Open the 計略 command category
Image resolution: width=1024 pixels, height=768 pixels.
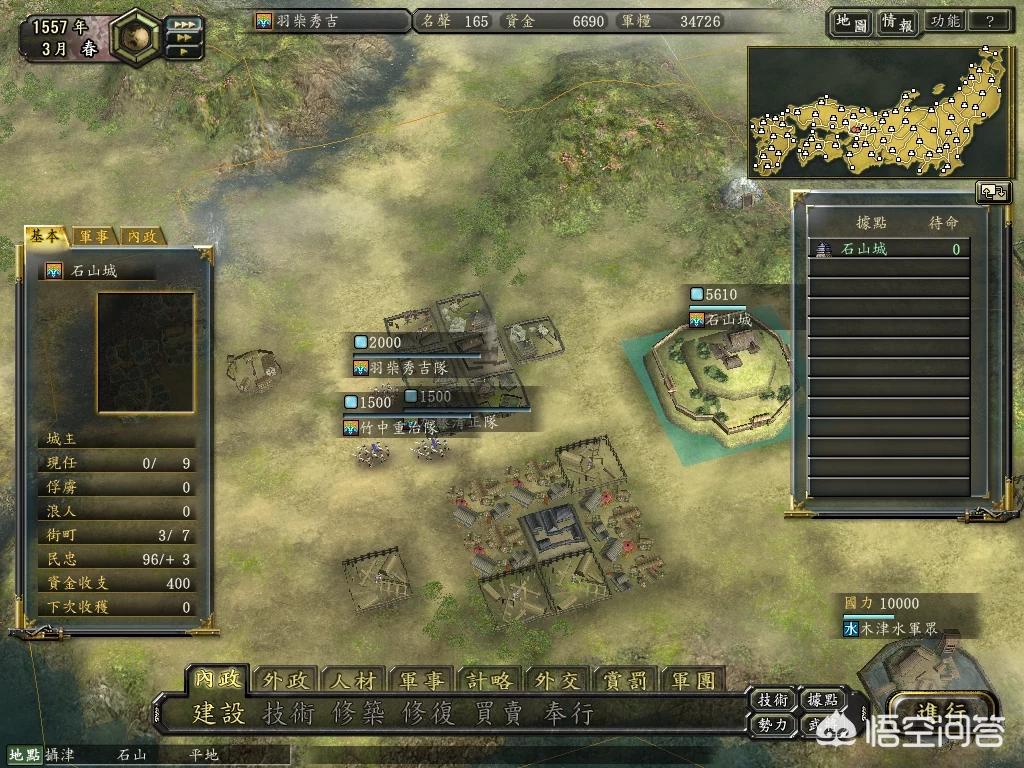(489, 680)
